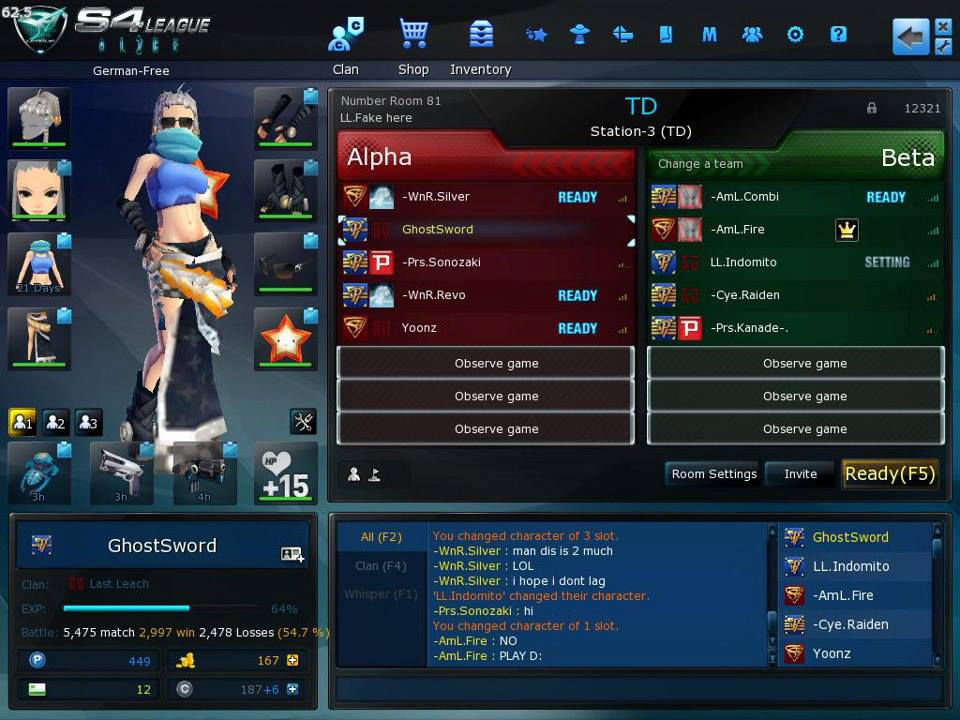Open the gear settings icon in top bar

[795, 35]
